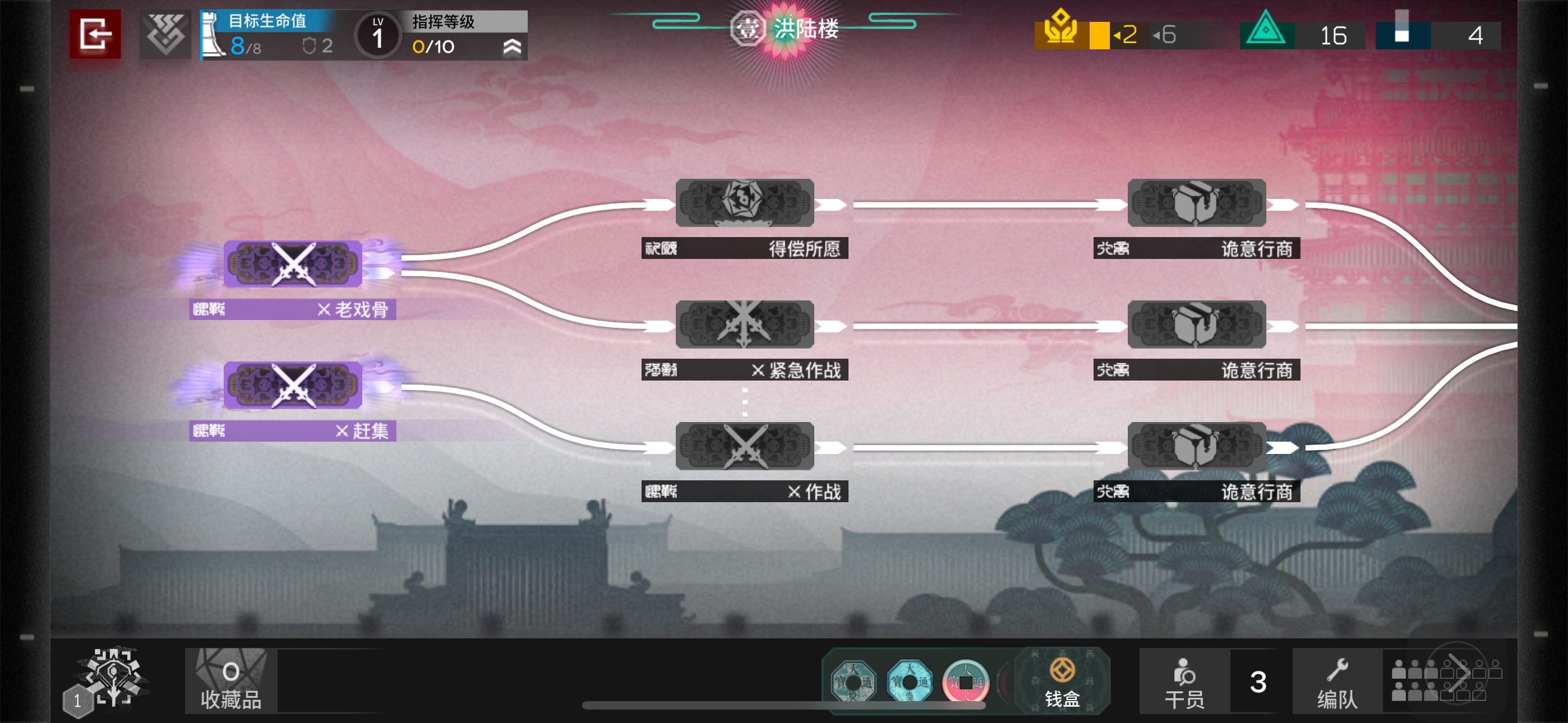
Task: Open the 编队 squad formation
Action: pos(1338,682)
